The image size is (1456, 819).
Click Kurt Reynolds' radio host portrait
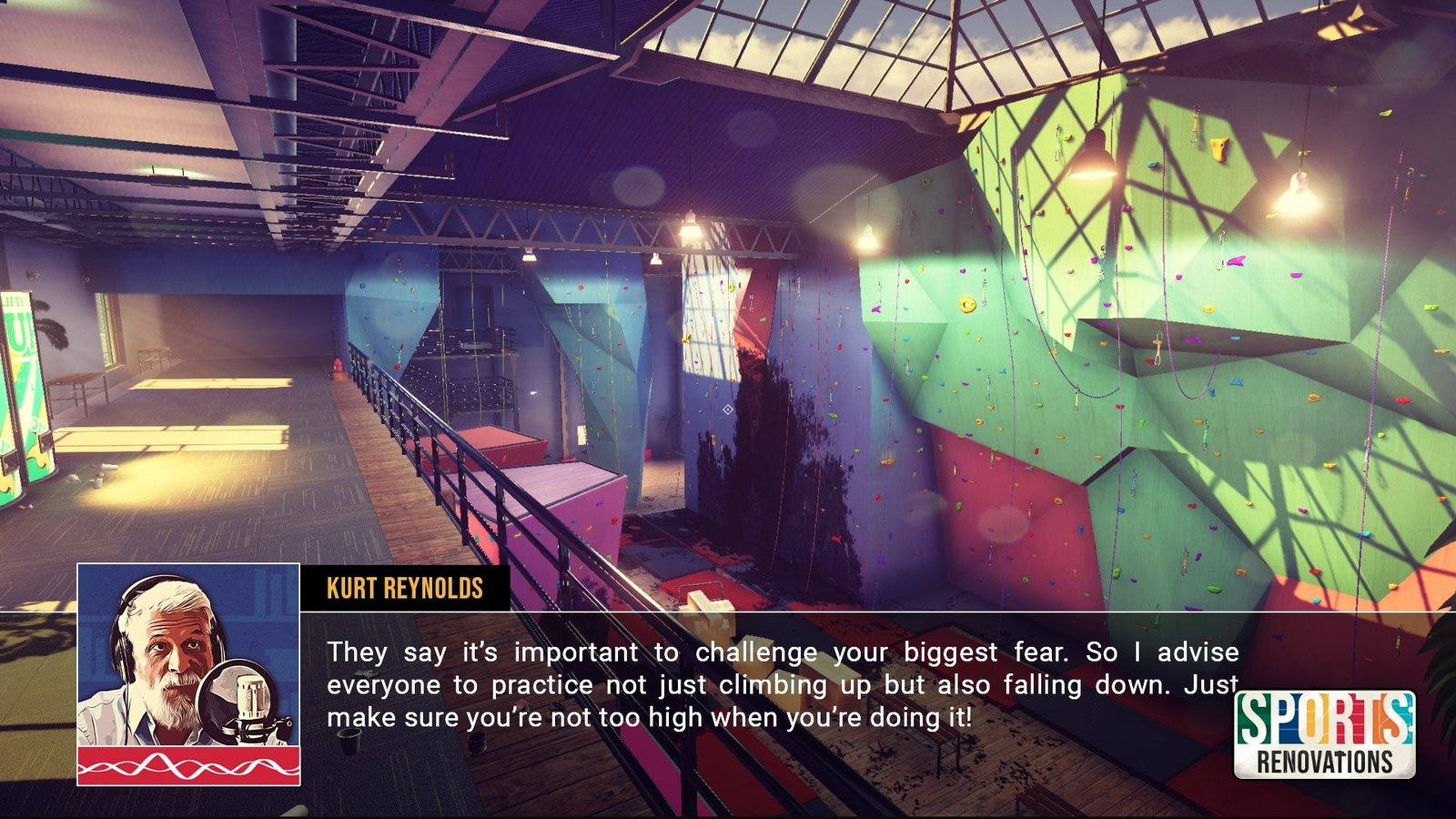pos(188,673)
